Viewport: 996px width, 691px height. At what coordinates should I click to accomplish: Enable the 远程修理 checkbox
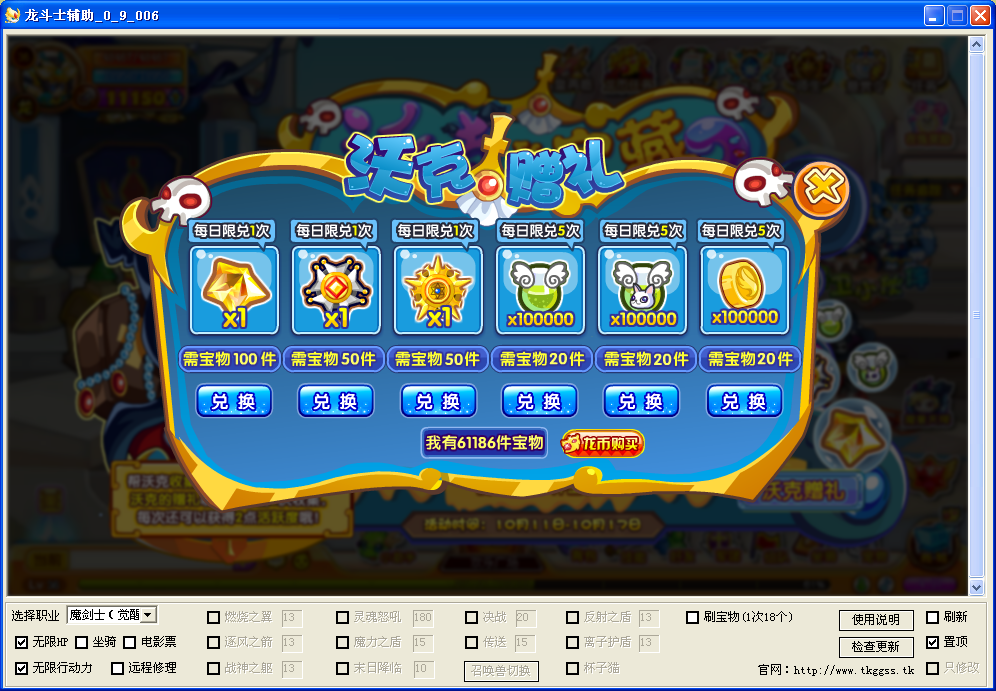(118, 668)
